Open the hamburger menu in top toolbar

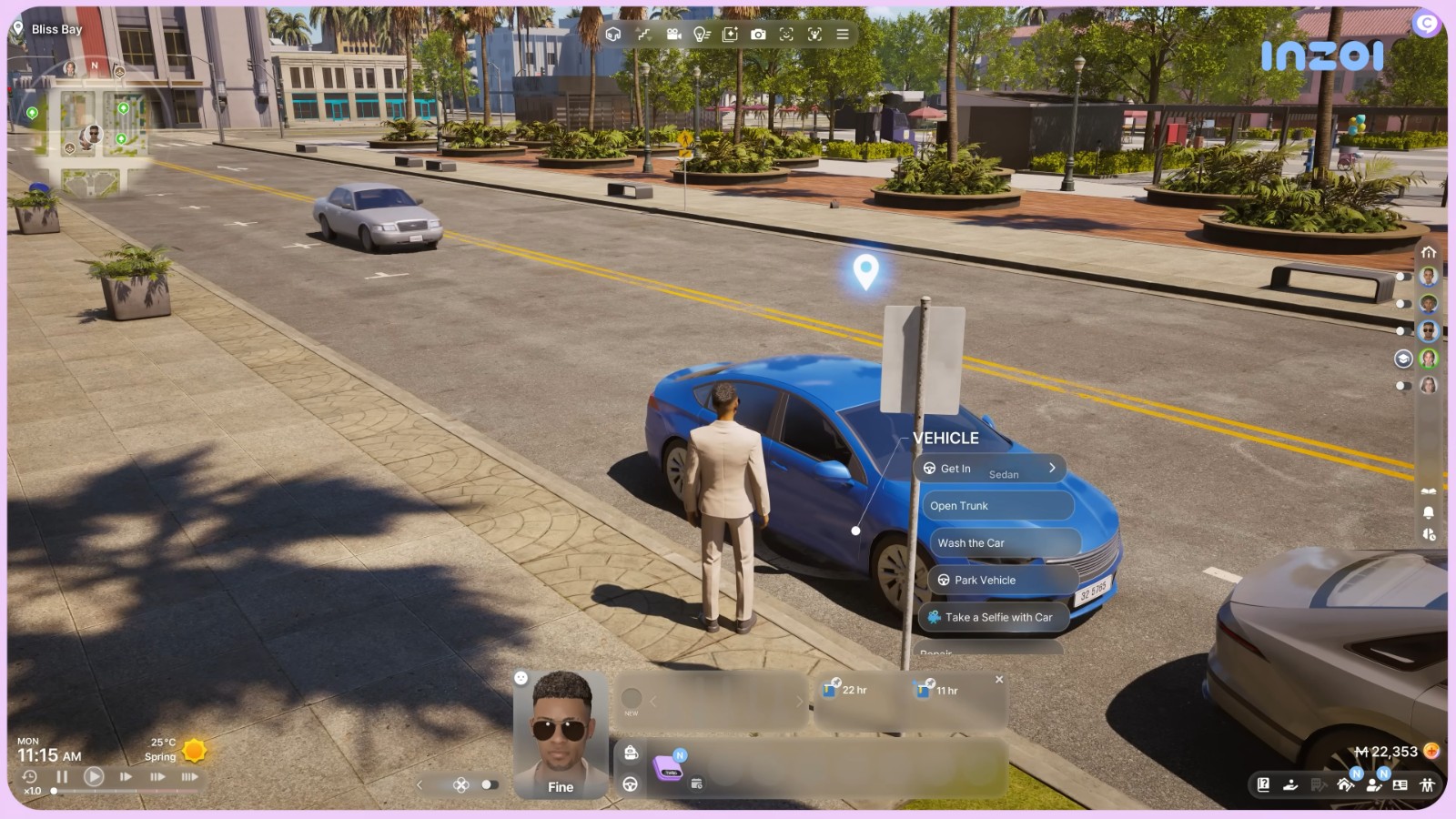pos(843,35)
